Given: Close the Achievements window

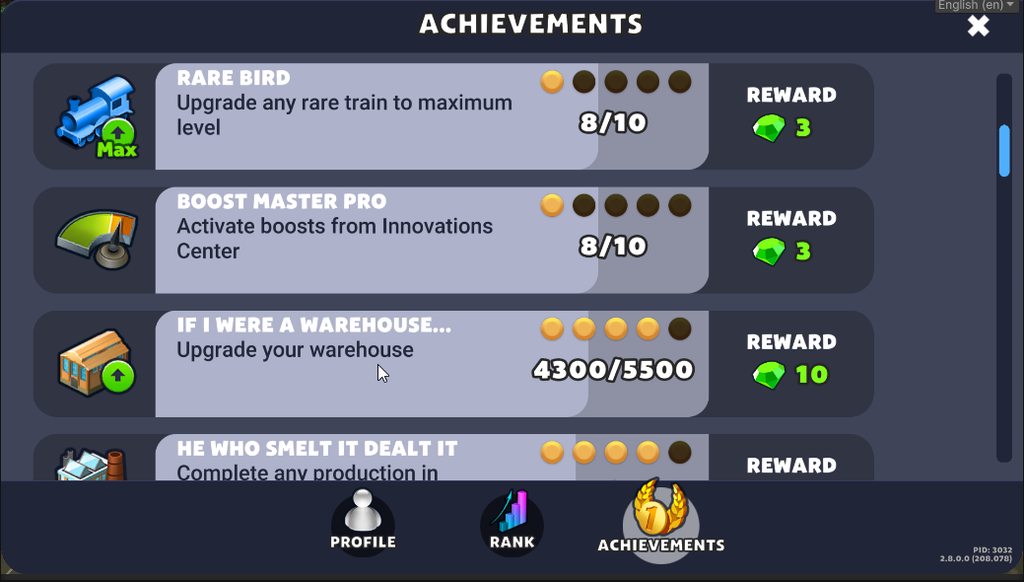Looking at the screenshot, I should click(978, 26).
